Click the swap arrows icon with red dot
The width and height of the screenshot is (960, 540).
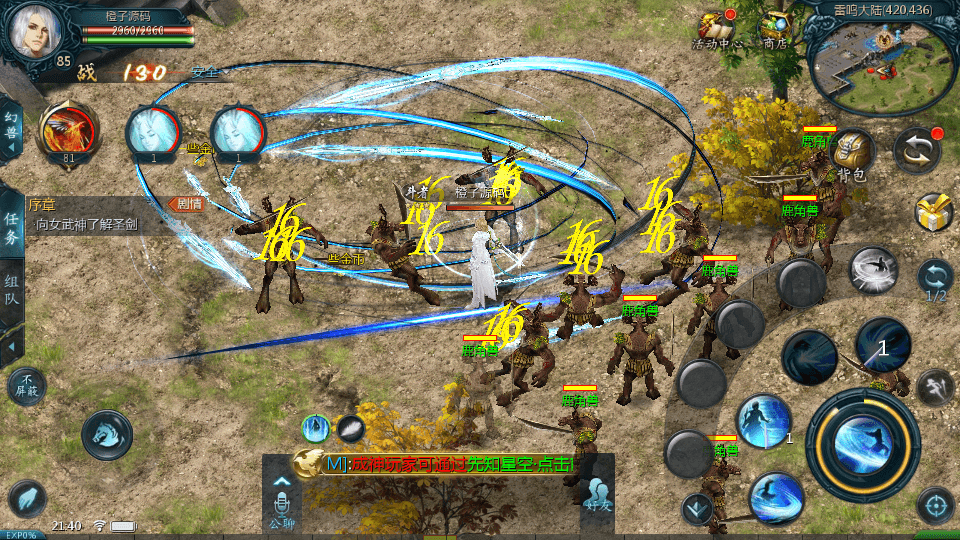916,150
